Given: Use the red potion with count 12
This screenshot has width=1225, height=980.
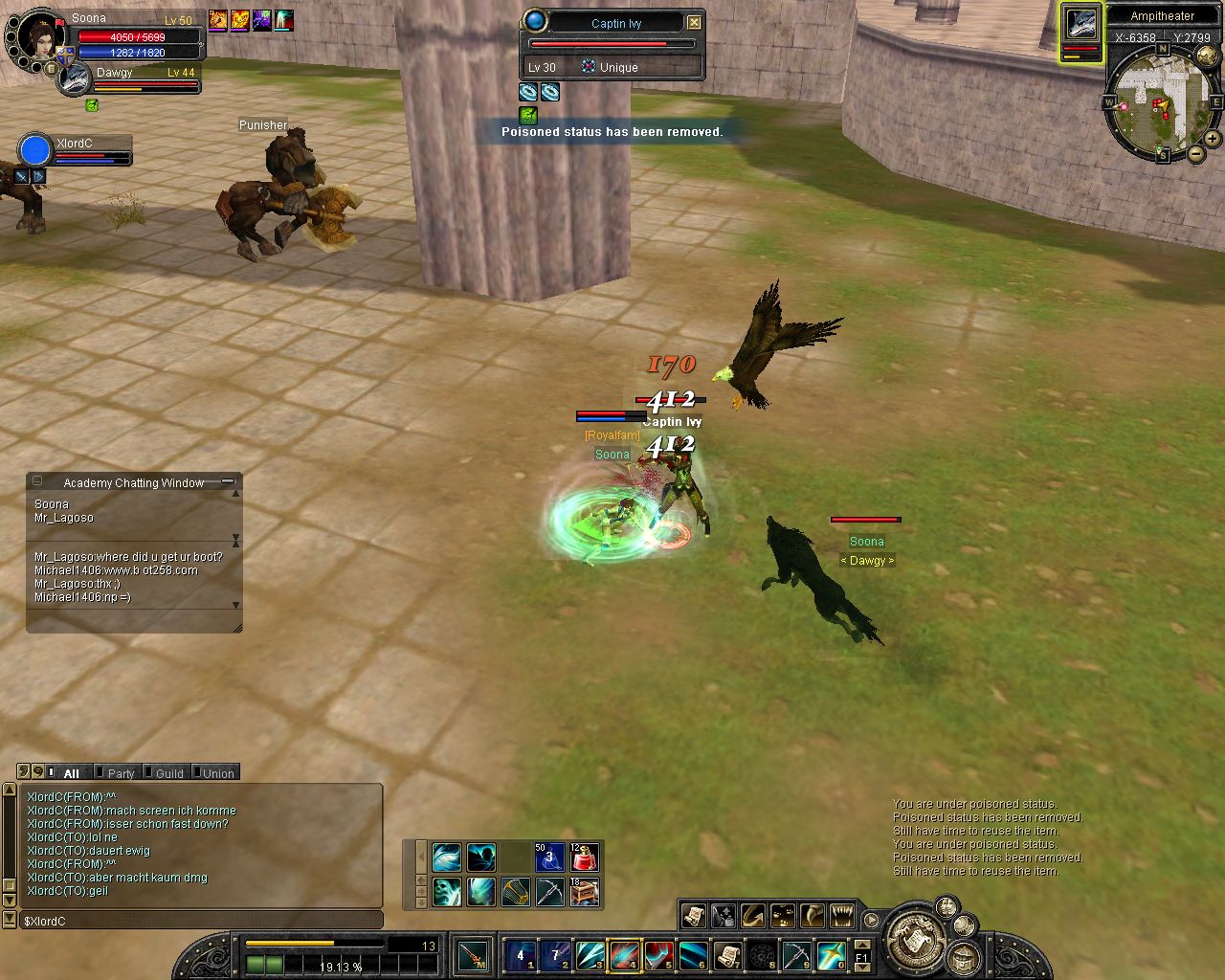Looking at the screenshot, I should [584, 857].
